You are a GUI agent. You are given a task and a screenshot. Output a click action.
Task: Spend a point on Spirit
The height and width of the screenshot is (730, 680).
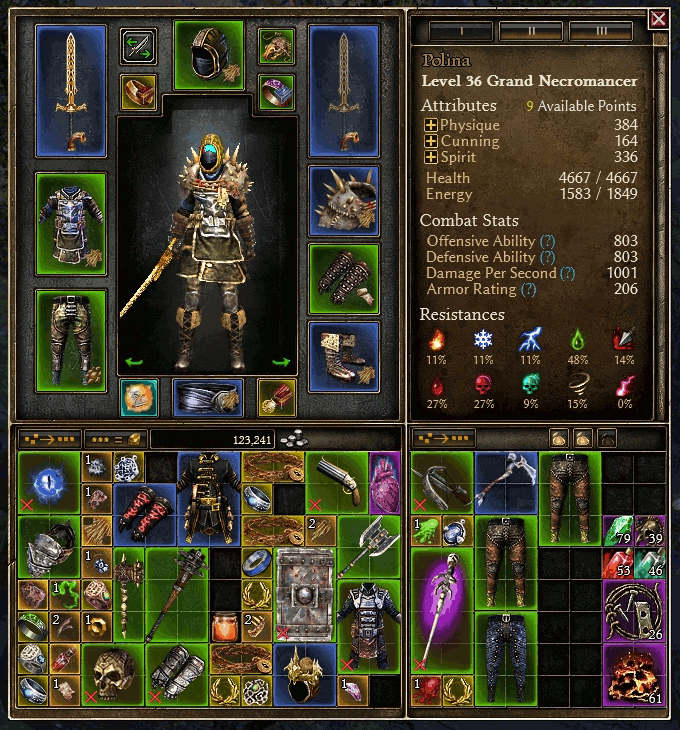[x=431, y=157]
